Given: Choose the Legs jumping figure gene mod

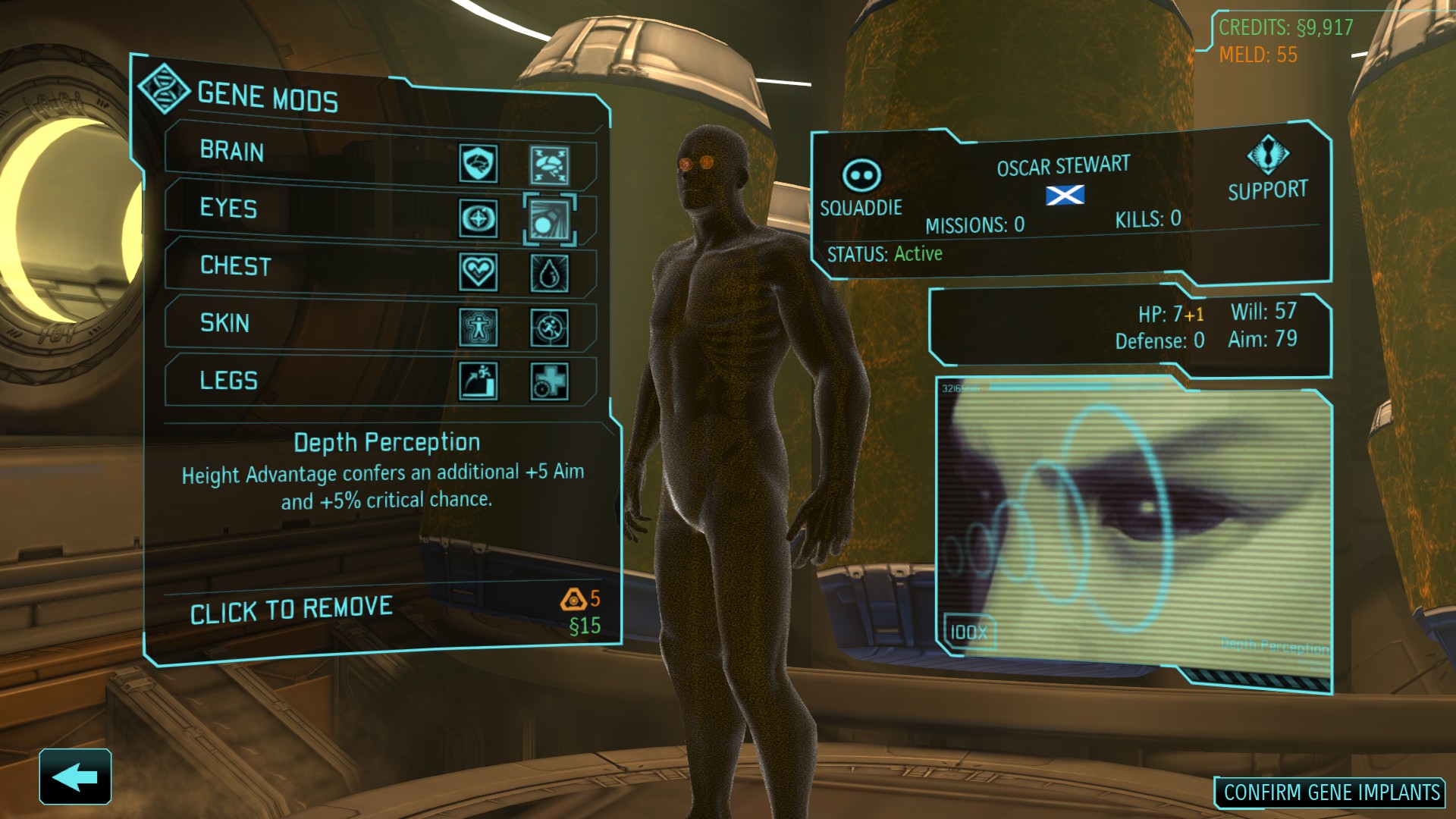Looking at the screenshot, I should tap(479, 380).
